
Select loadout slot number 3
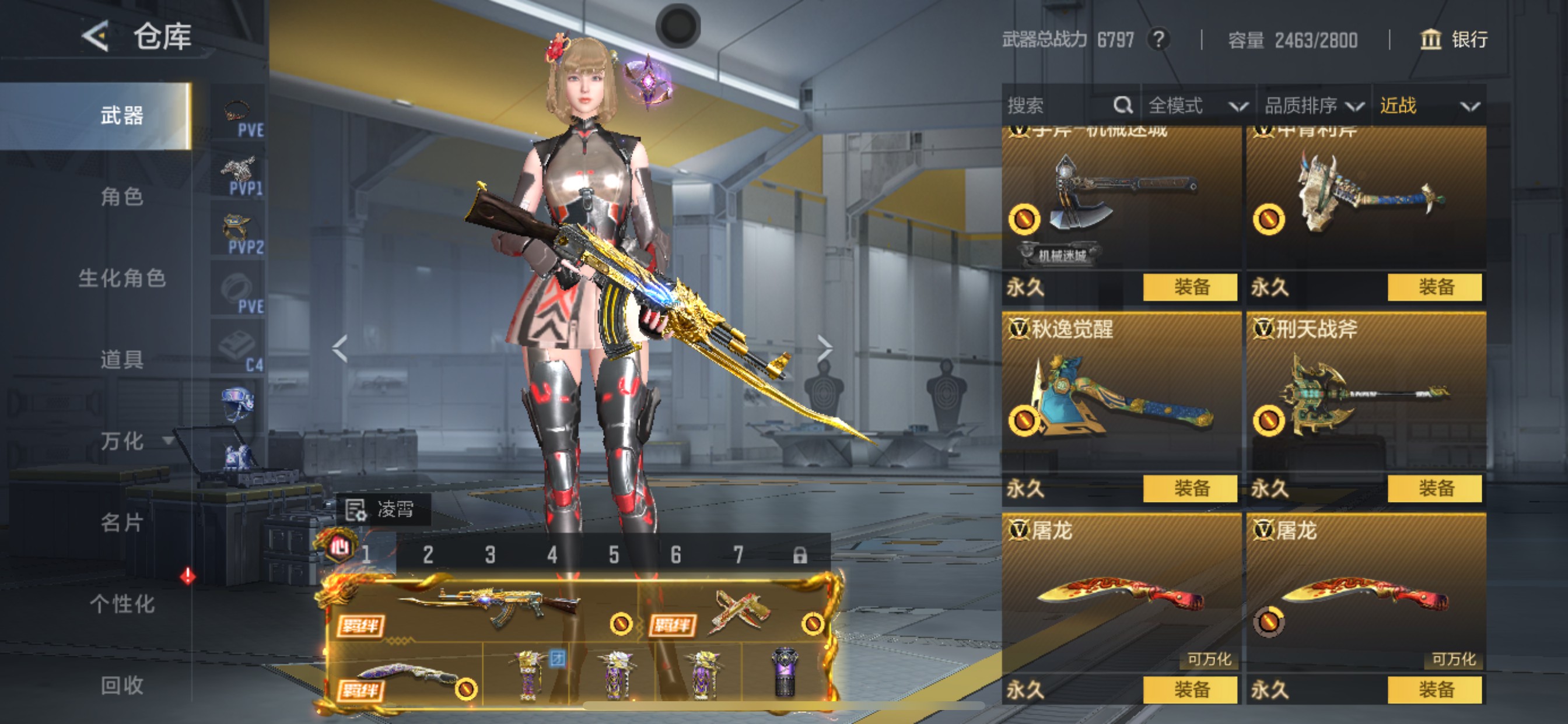pos(490,554)
